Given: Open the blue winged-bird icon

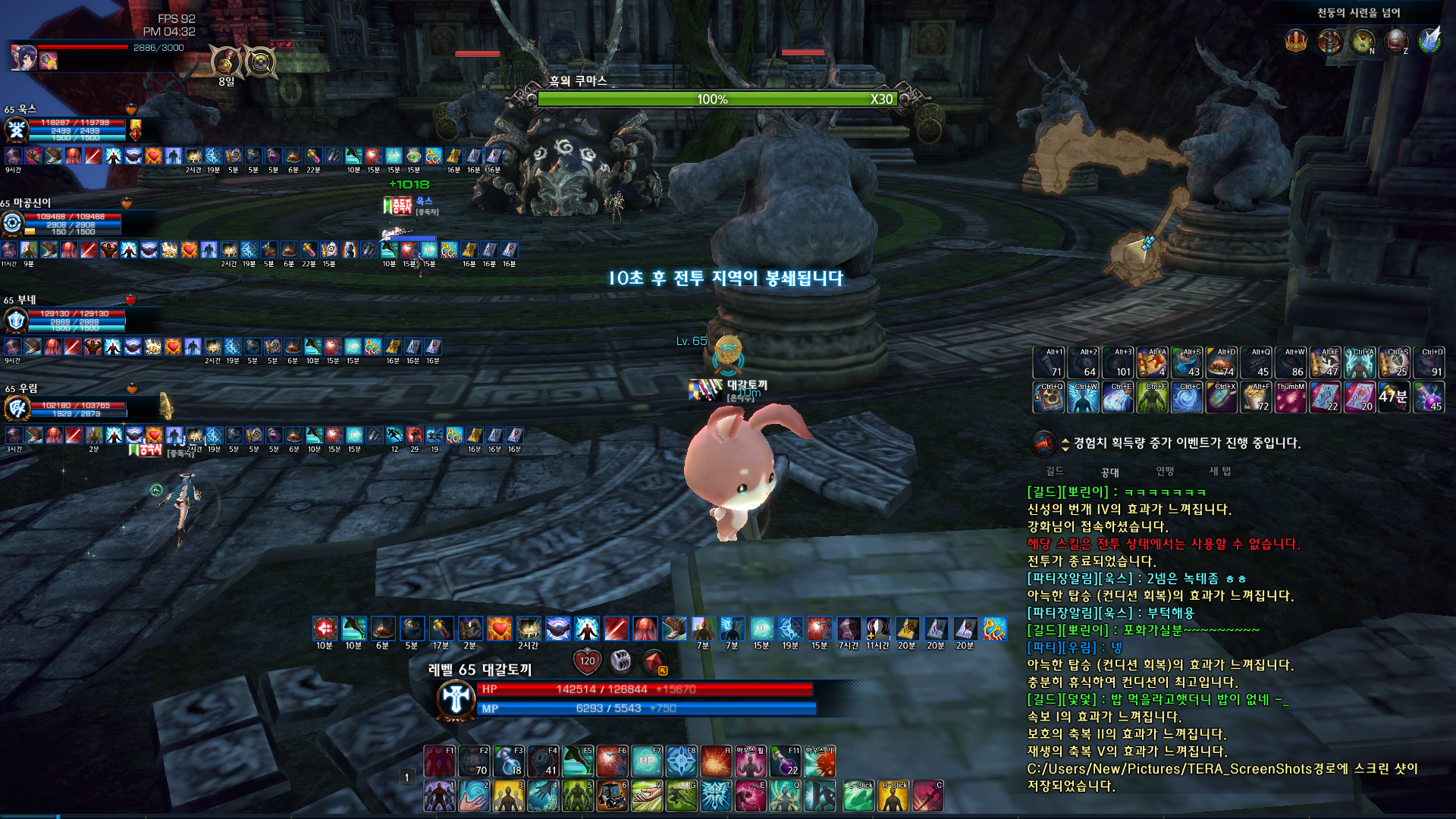Looking at the screenshot, I should click(1429, 42).
